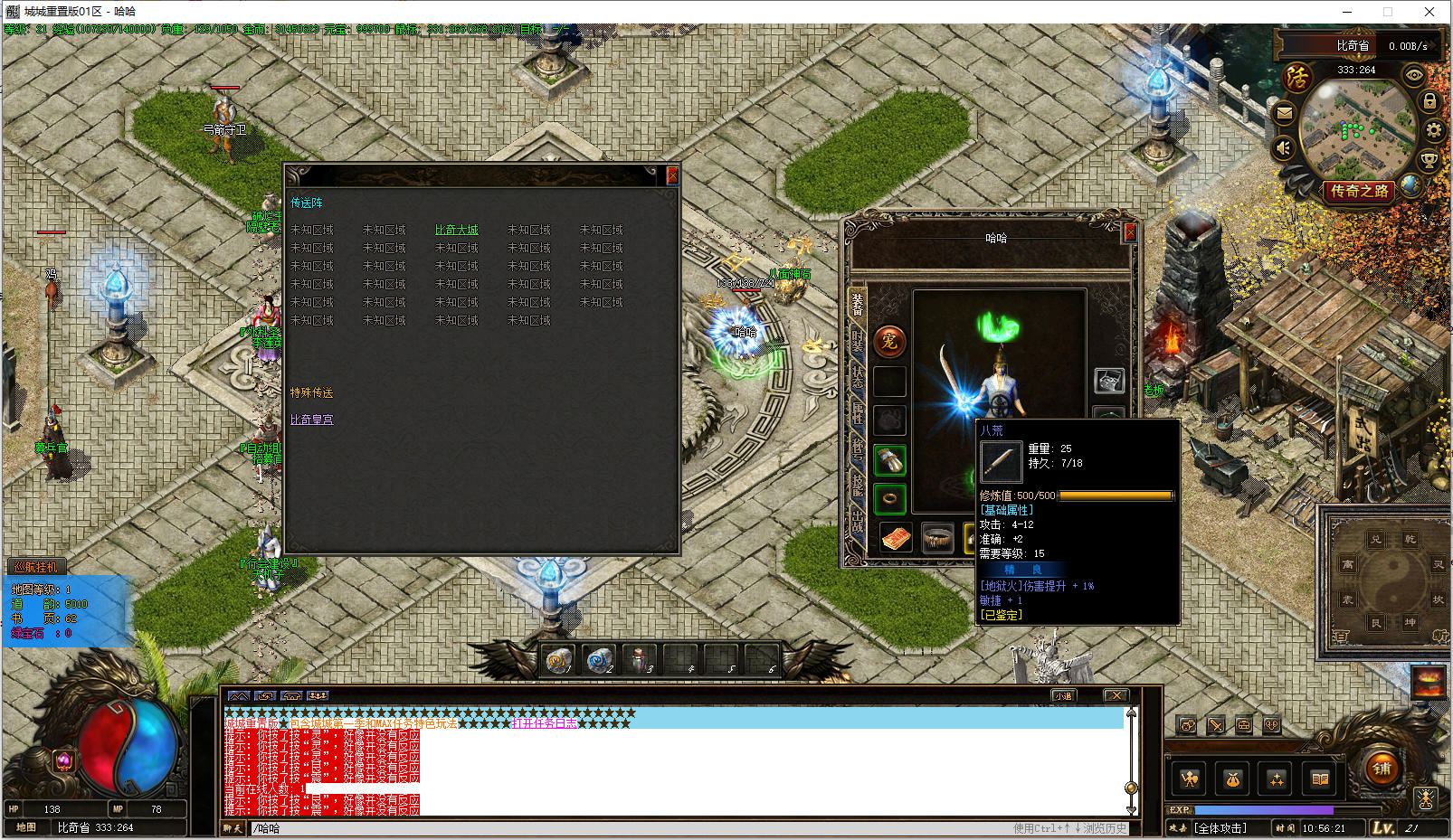Open the 属性 attributes tab

coord(857,413)
